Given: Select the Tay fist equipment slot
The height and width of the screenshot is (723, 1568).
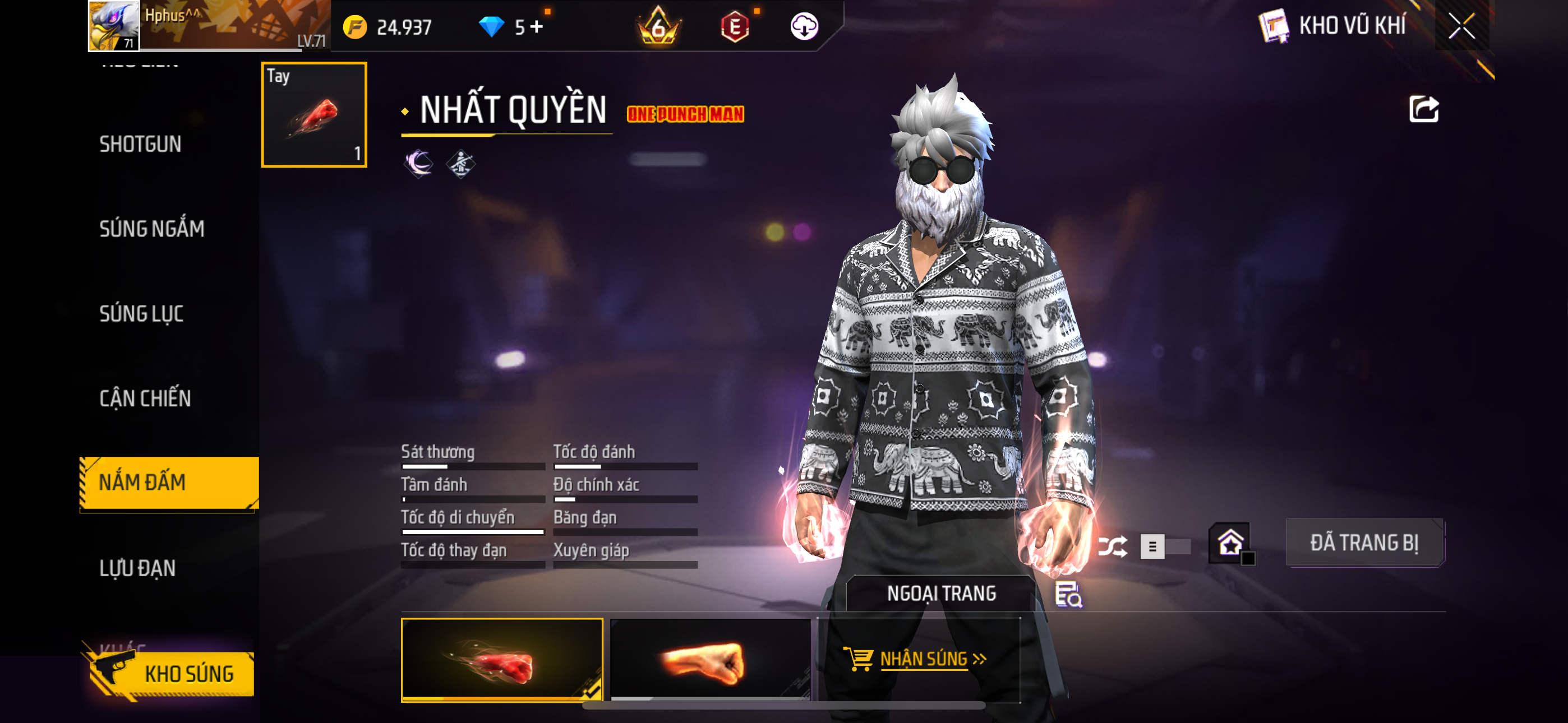Looking at the screenshot, I should [x=313, y=114].
